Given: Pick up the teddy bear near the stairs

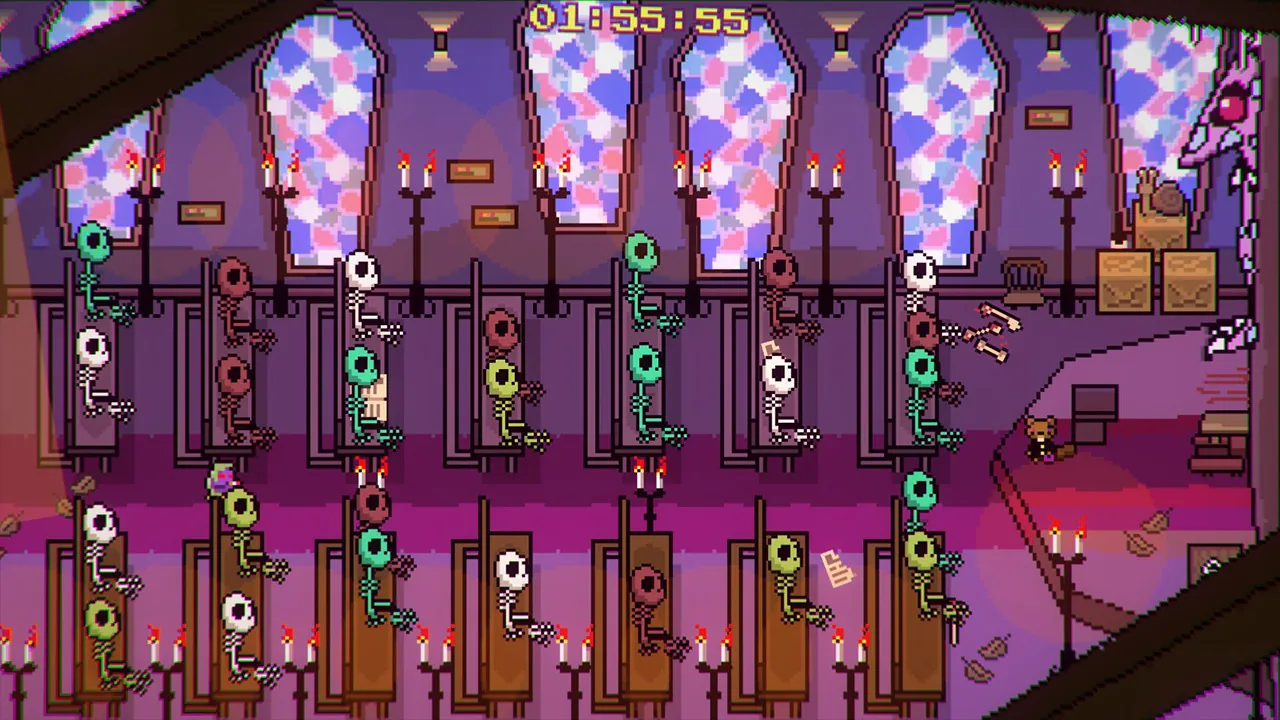Looking at the screenshot, I should pyautogui.click(x=1038, y=437).
